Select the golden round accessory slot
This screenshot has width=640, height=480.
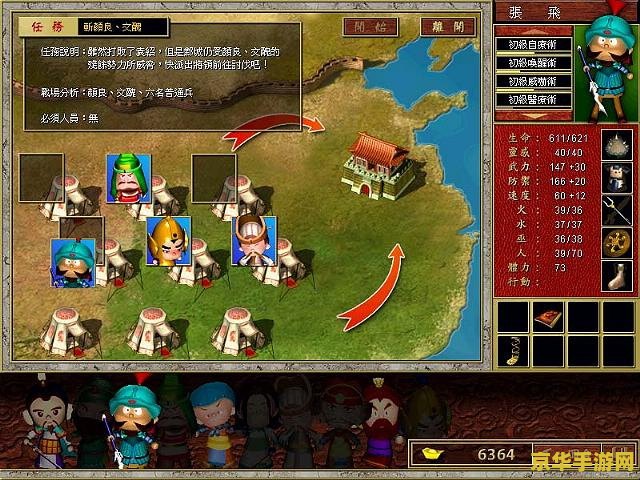click(x=615, y=240)
